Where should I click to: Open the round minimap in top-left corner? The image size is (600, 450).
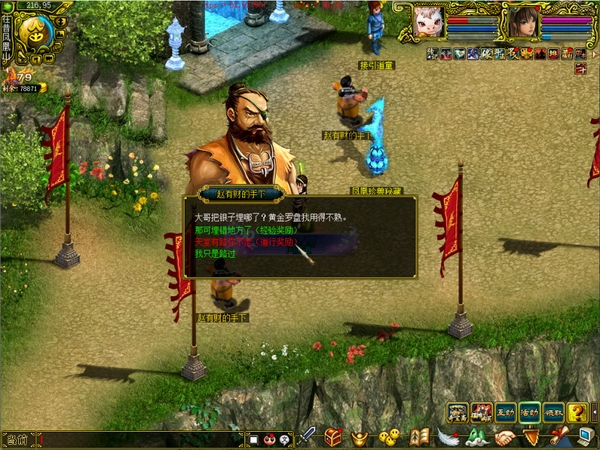[x=37, y=36]
